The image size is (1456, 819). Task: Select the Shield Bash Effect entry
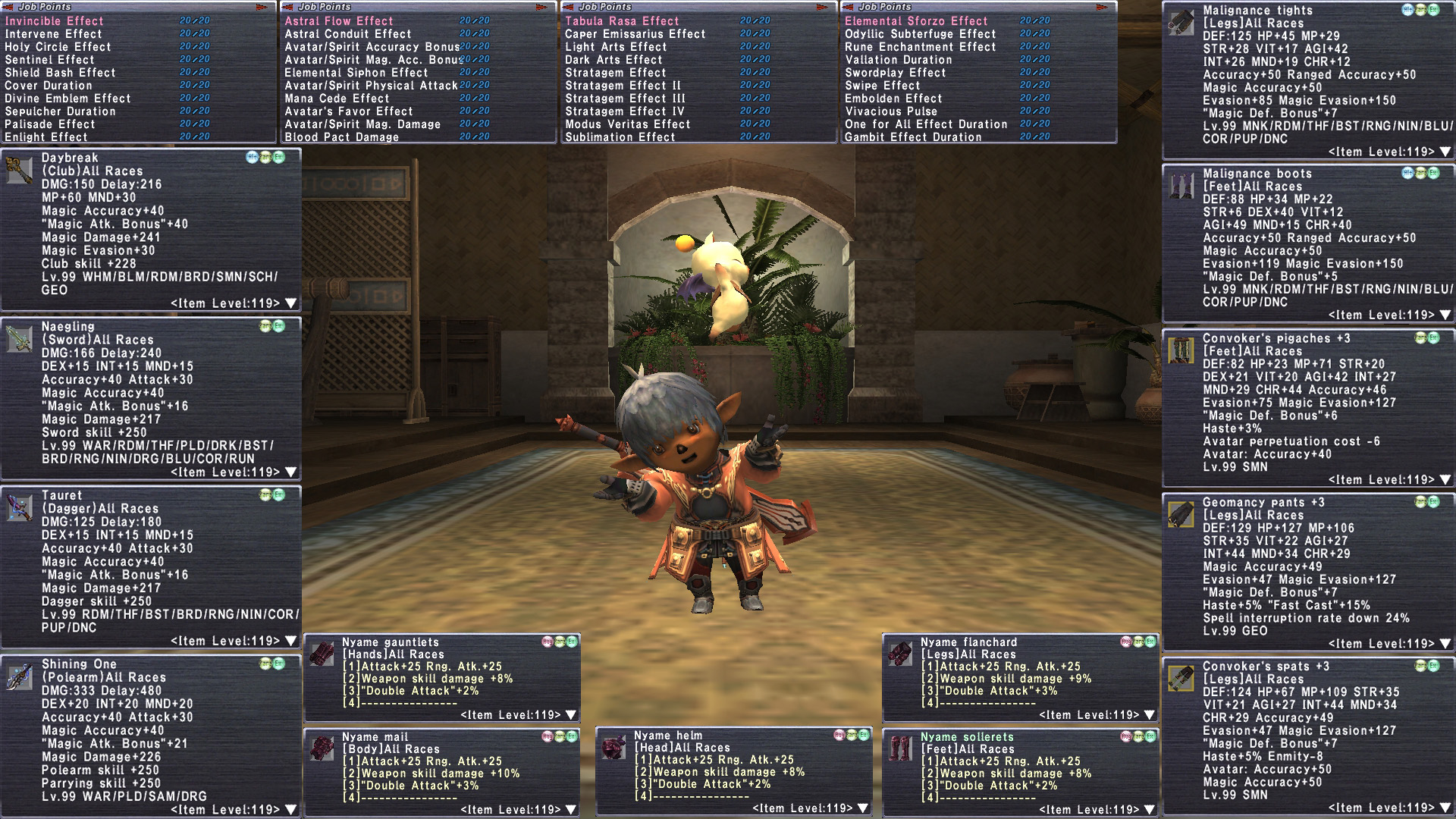point(61,73)
